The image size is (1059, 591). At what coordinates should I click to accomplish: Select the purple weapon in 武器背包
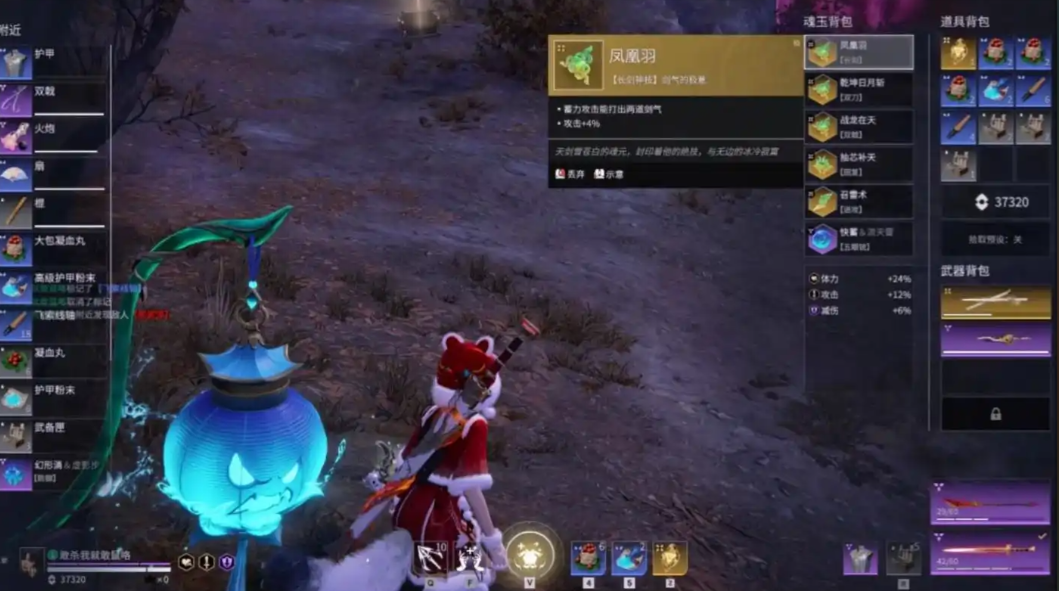tap(995, 340)
